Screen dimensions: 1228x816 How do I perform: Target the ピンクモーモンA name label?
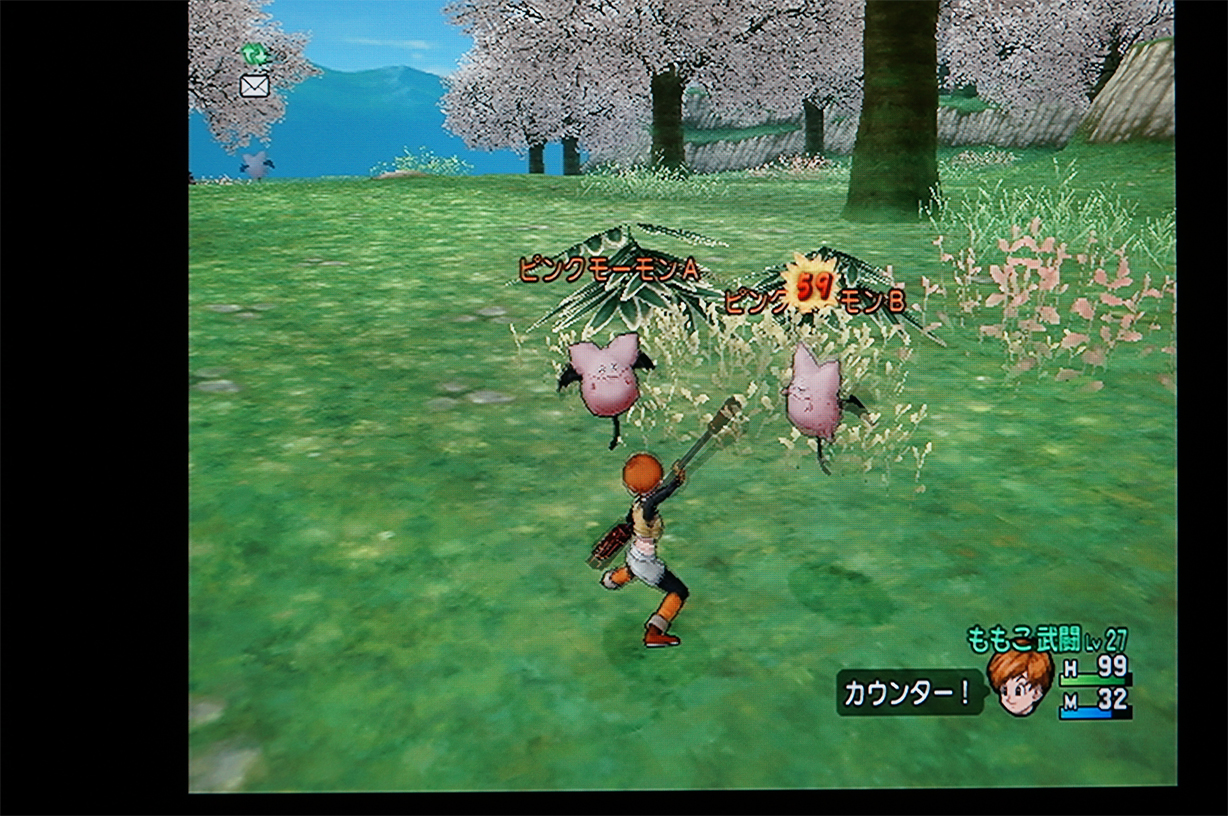click(607, 269)
